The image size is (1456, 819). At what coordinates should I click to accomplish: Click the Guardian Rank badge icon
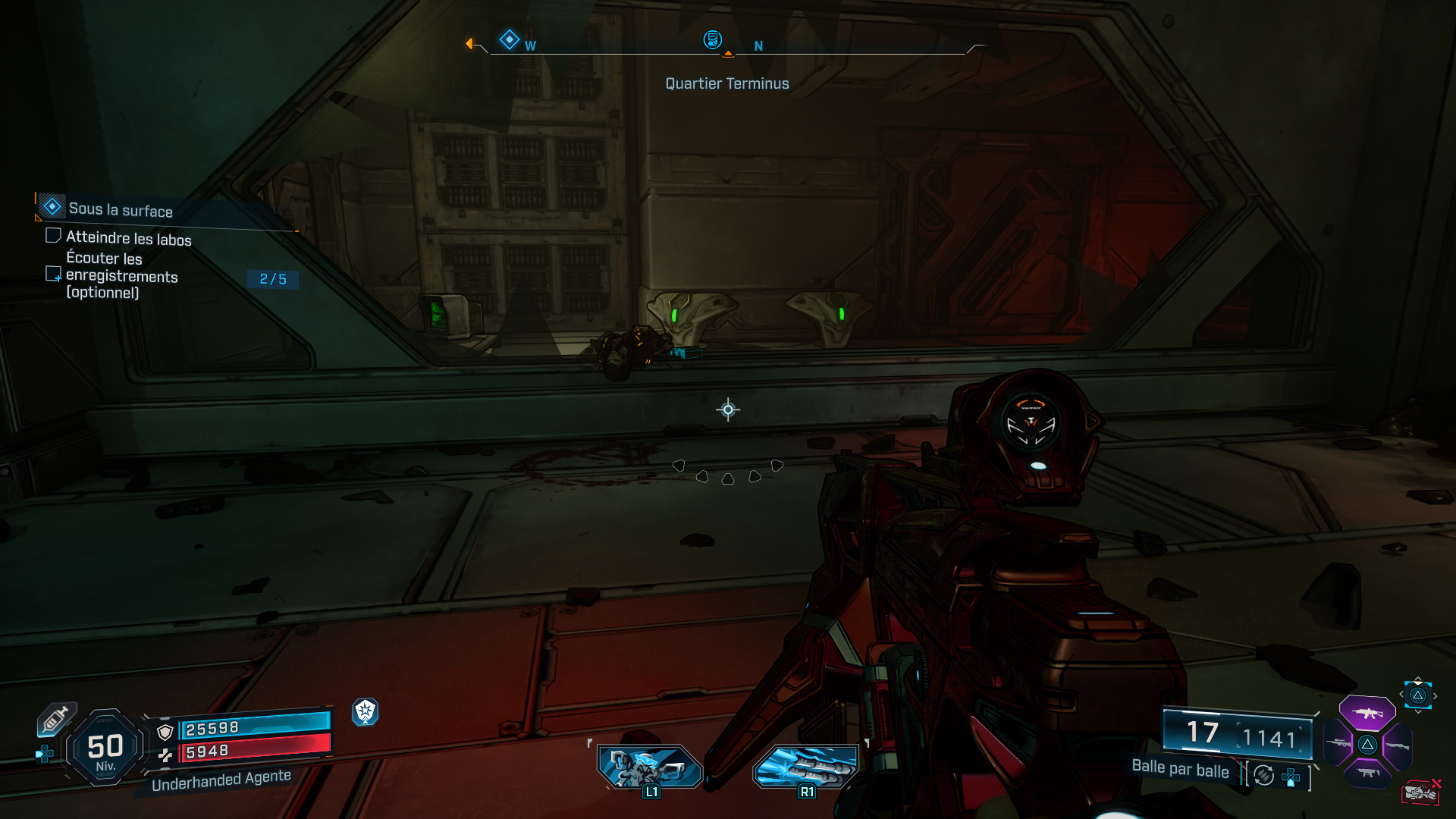point(366,713)
